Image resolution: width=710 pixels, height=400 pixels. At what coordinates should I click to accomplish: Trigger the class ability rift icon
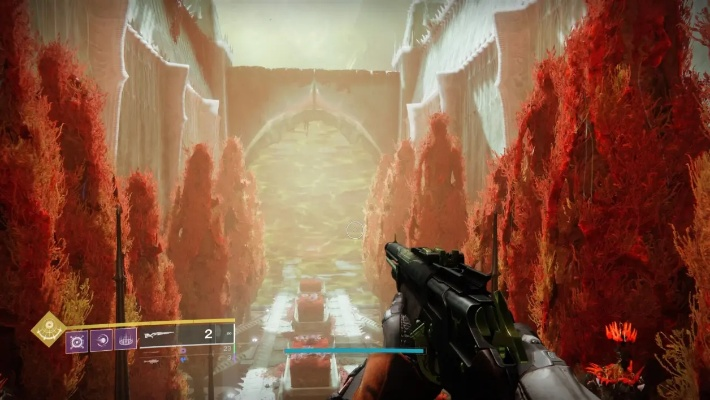tap(126, 341)
